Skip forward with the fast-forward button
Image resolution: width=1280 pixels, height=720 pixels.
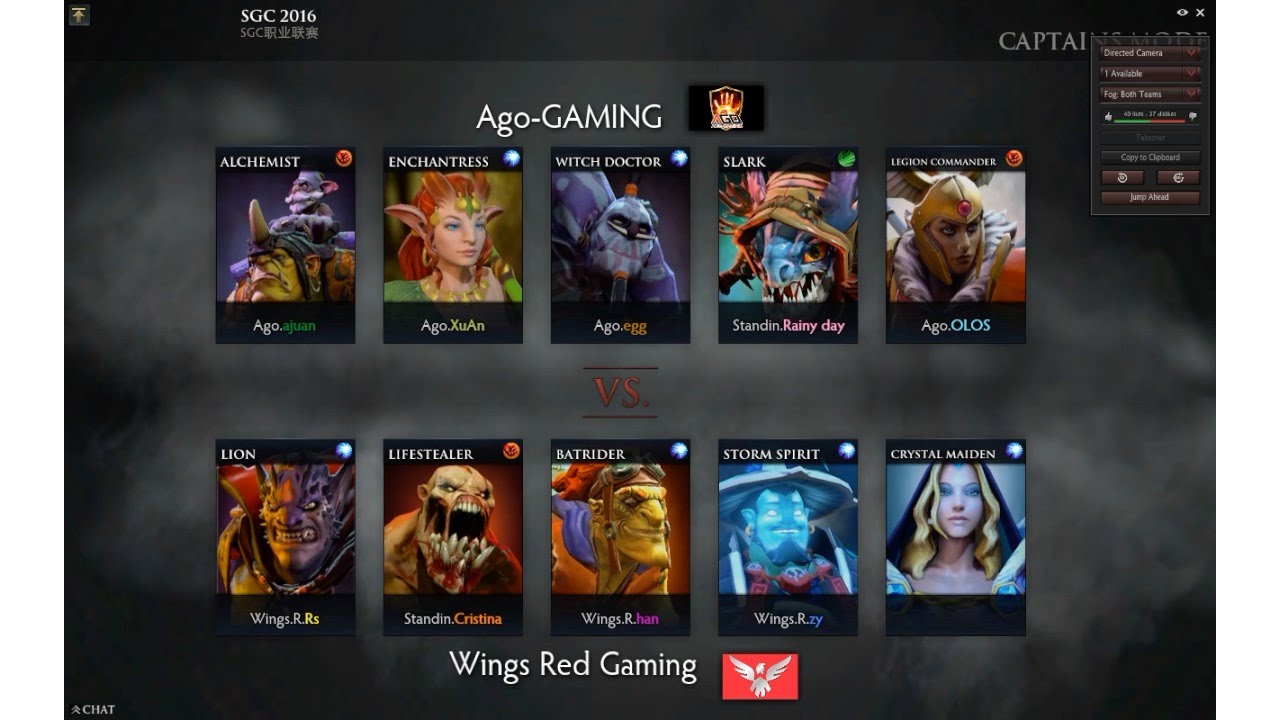point(1178,177)
